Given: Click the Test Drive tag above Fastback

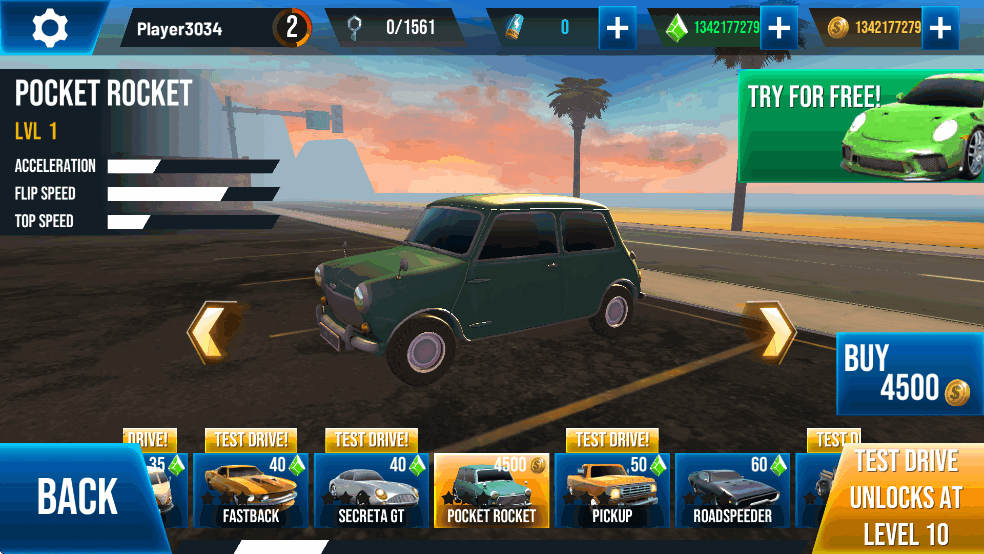Looking at the screenshot, I should coord(251,440).
